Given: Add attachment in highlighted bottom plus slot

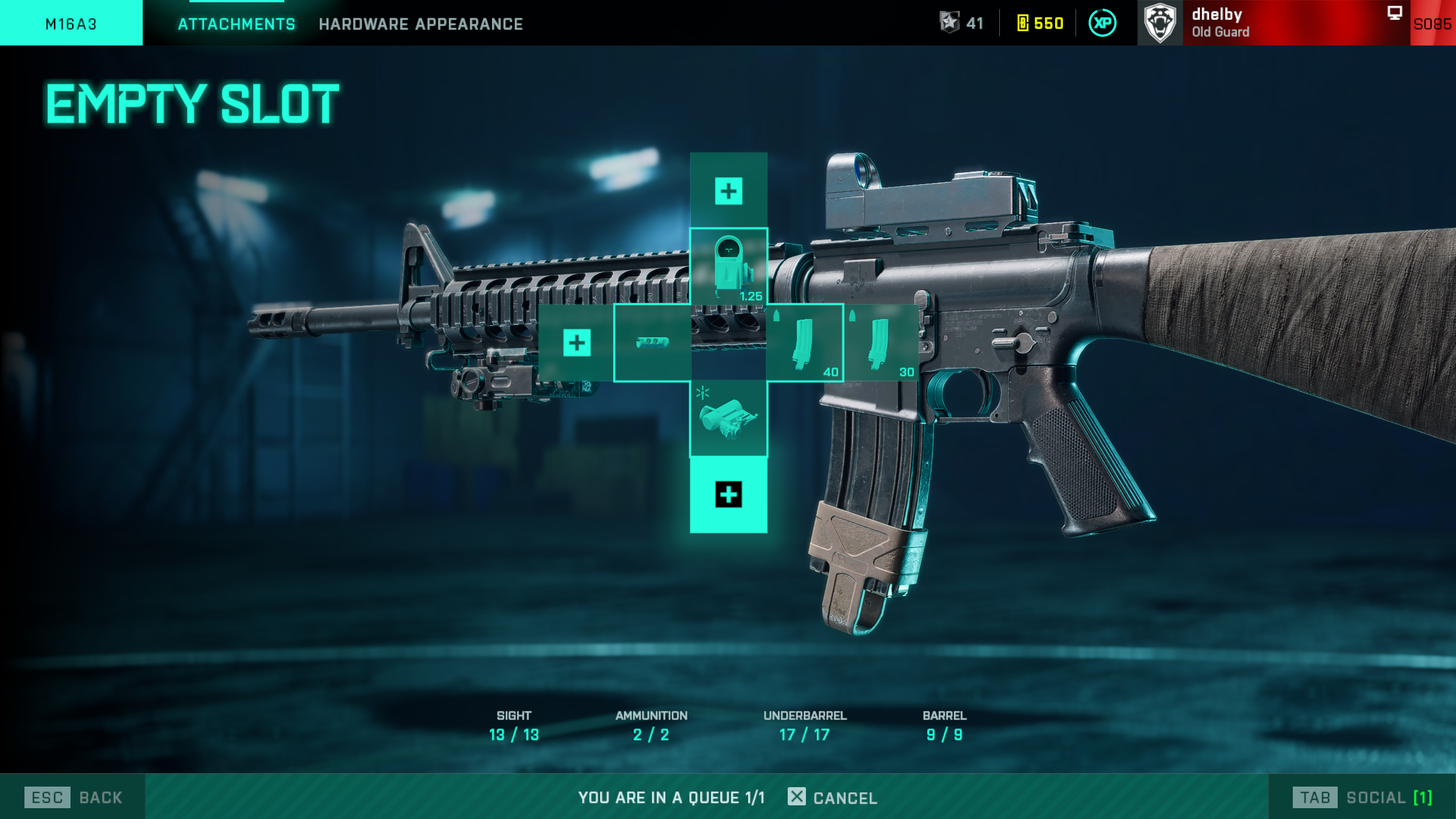Looking at the screenshot, I should [729, 495].
